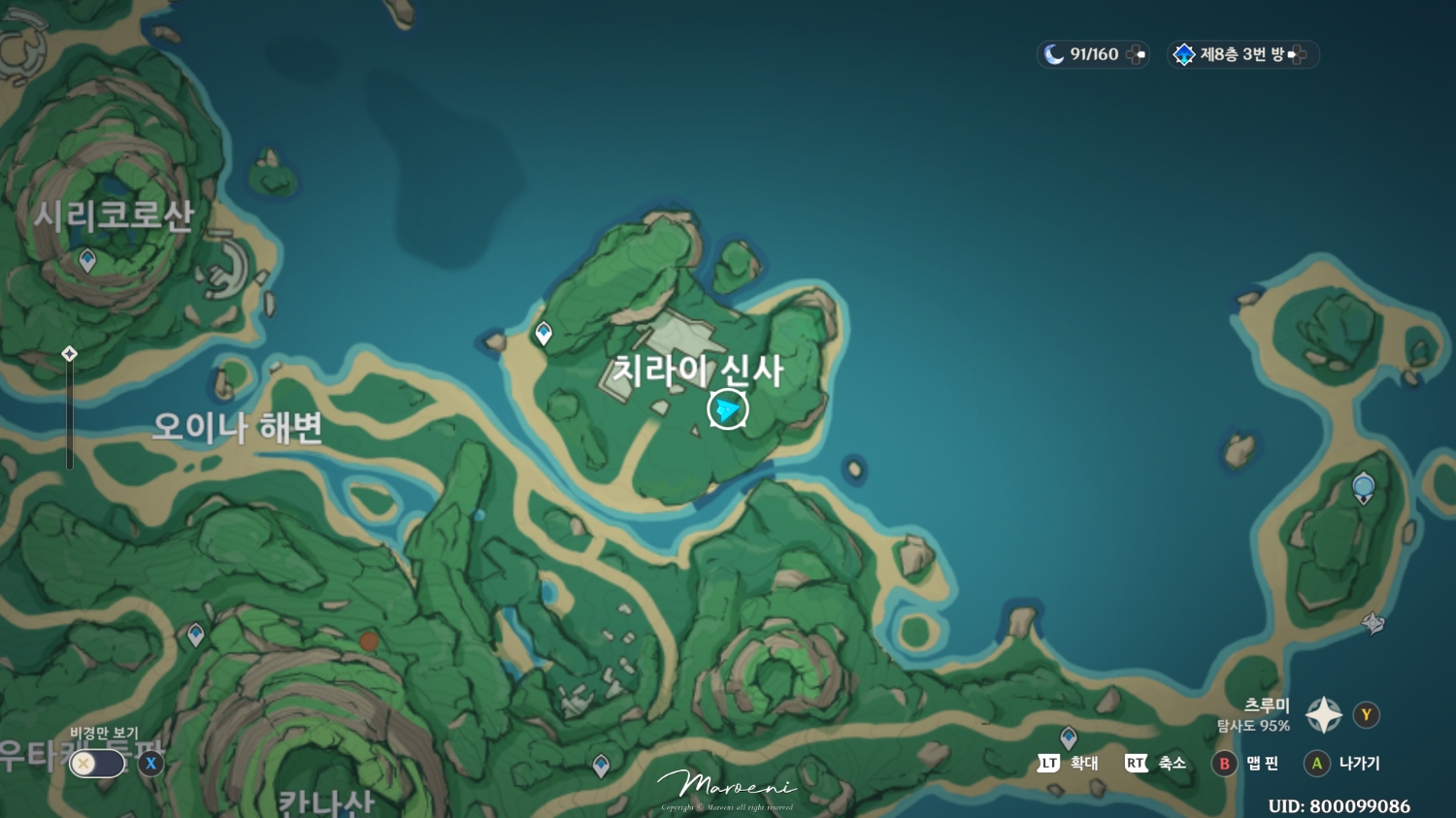The image size is (1456, 818).
Task: Click the compass icon next to 츠루미
Action: pos(1322,714)
